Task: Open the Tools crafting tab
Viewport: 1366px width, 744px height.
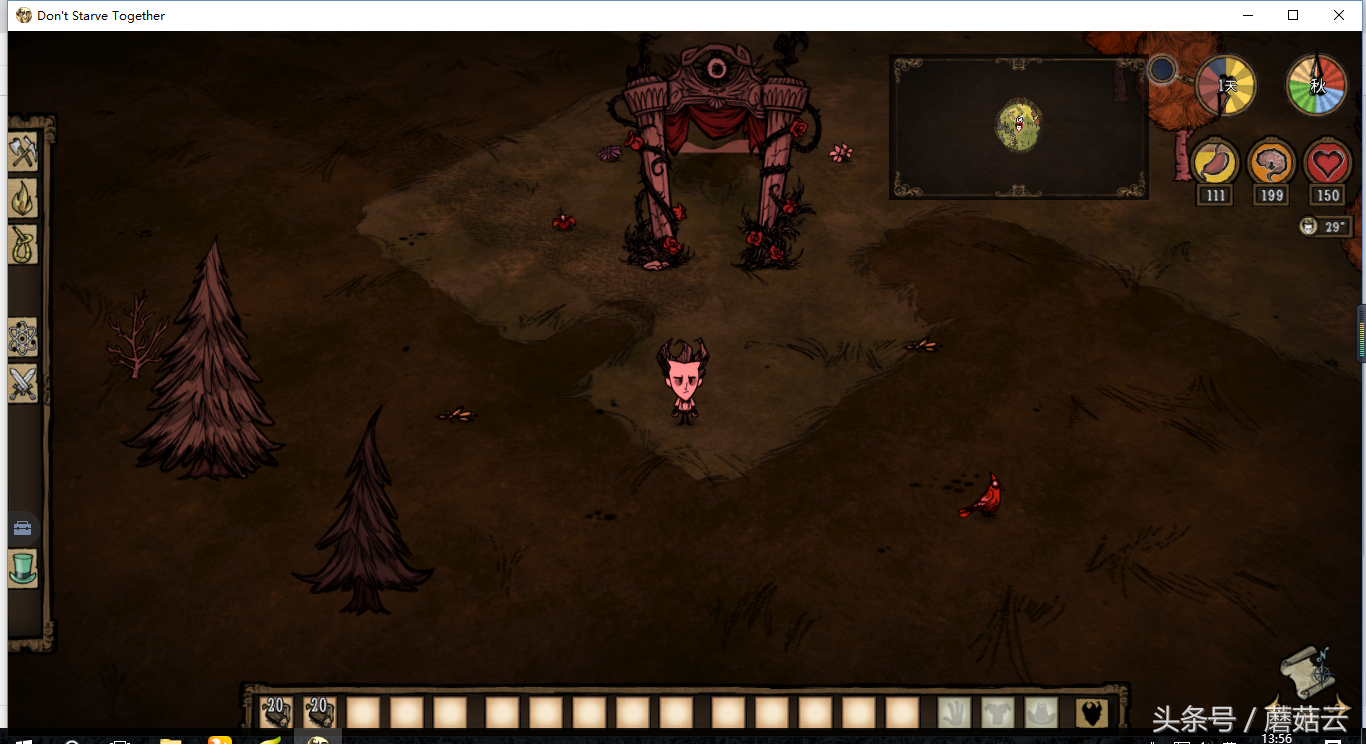Action: pos(23,152)
